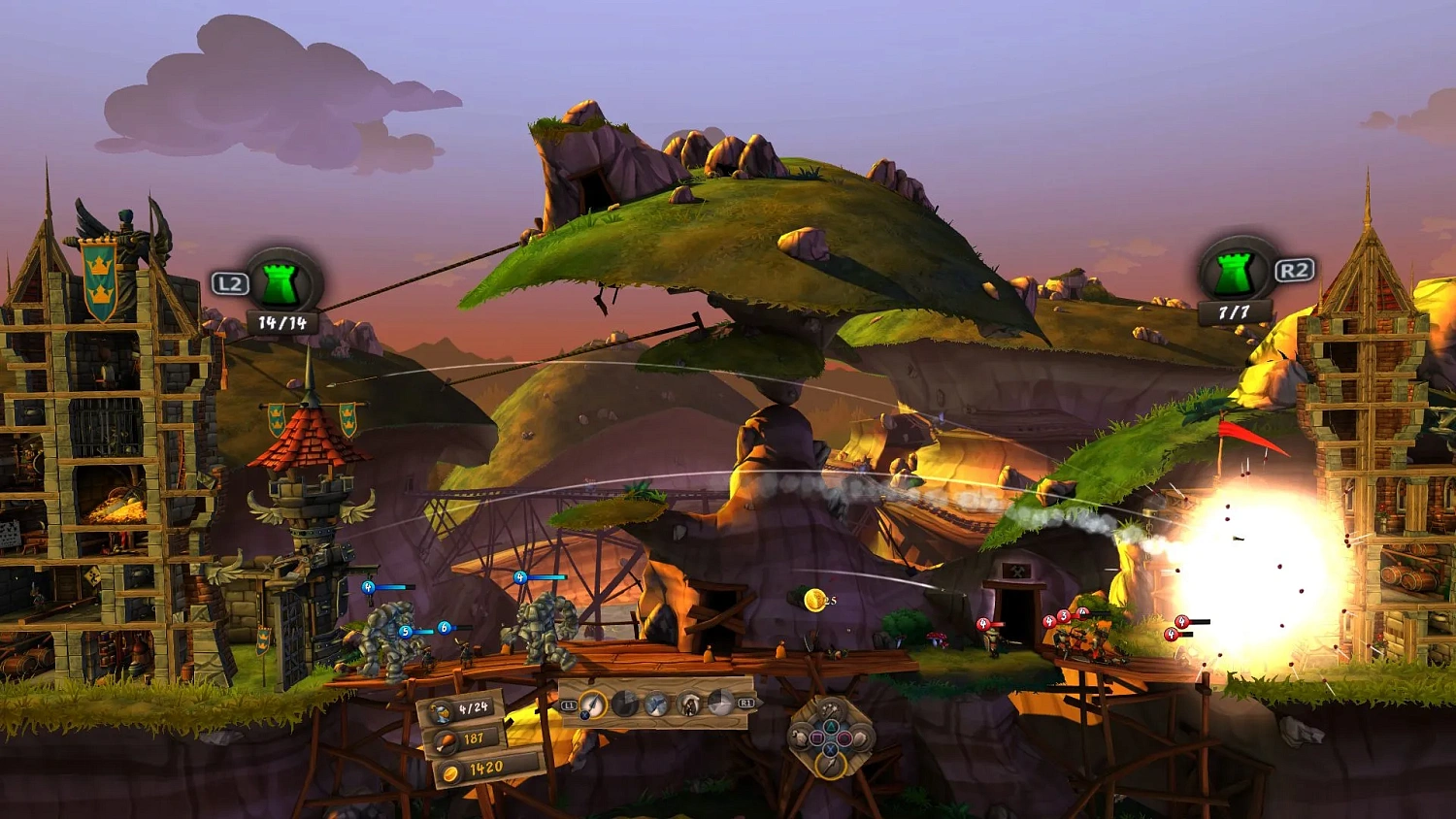
Task: Select the fourth weapon slot in the bar
Action: 688,704
